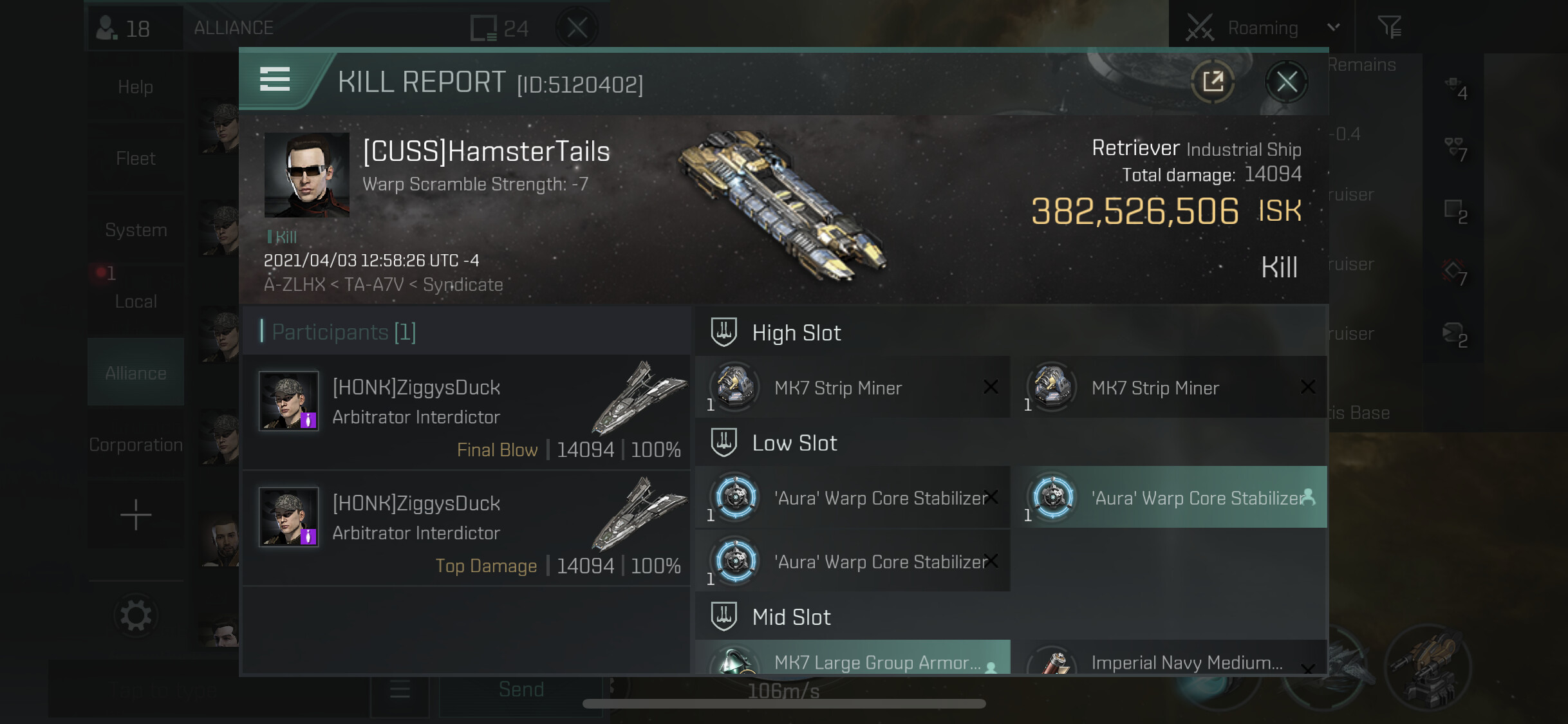Open the overview filter icon
This screenshot has width=1568, height=724.
pos(1388,28)
